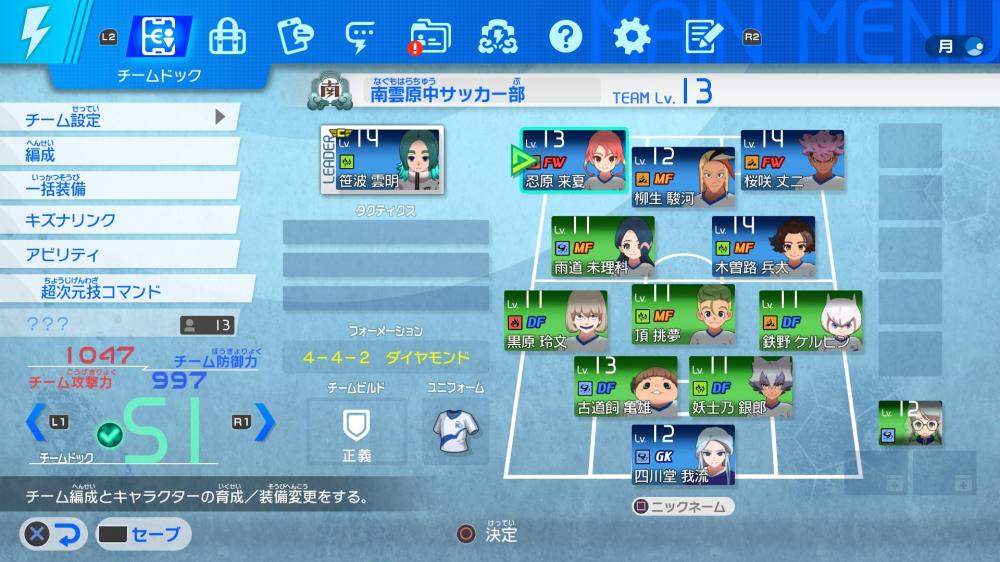This screenshot has width=1000, height=562.
Task: Open 超次元技コマンド menu entry
Action: click(x=118, y=290)
